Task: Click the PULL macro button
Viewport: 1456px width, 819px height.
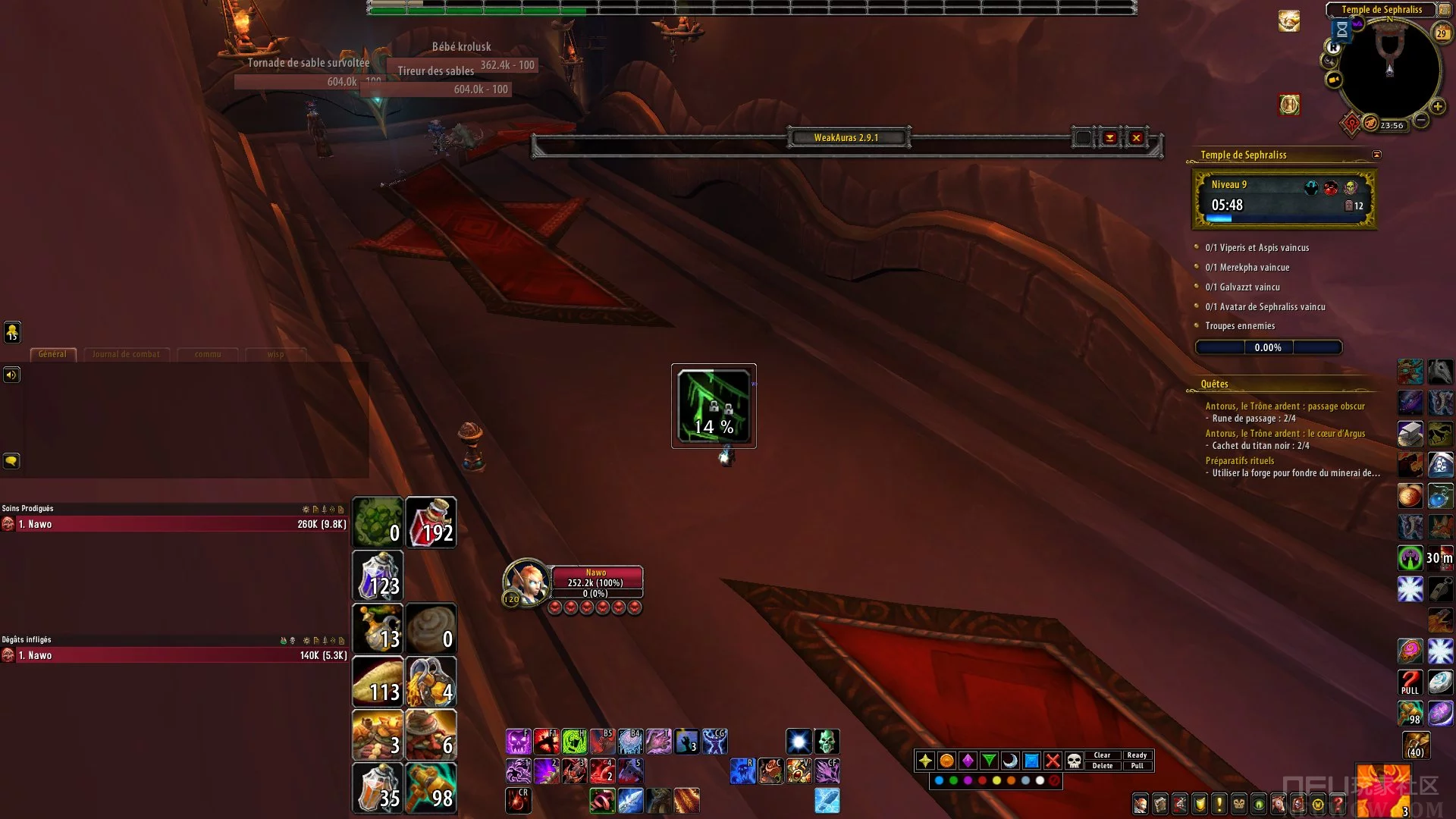Action: (x=1410, y=682)
